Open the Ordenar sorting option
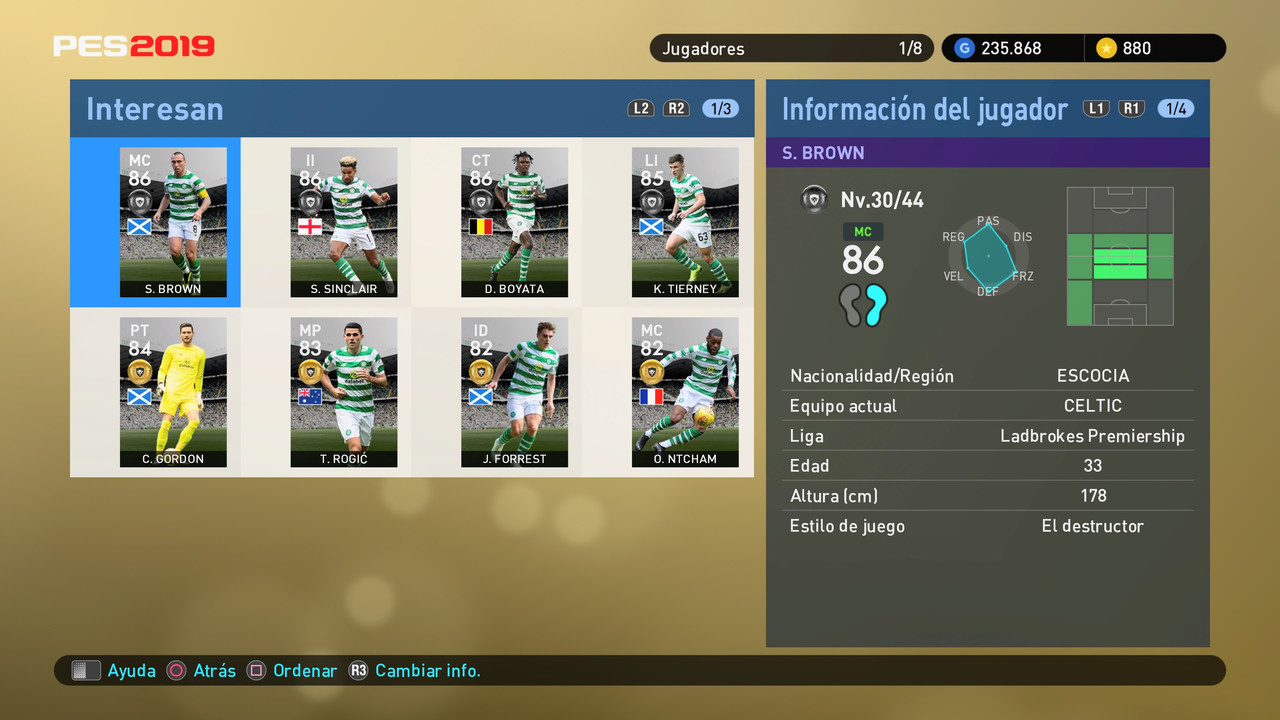This screenshot has width=1280, height=720. (305, 670)
